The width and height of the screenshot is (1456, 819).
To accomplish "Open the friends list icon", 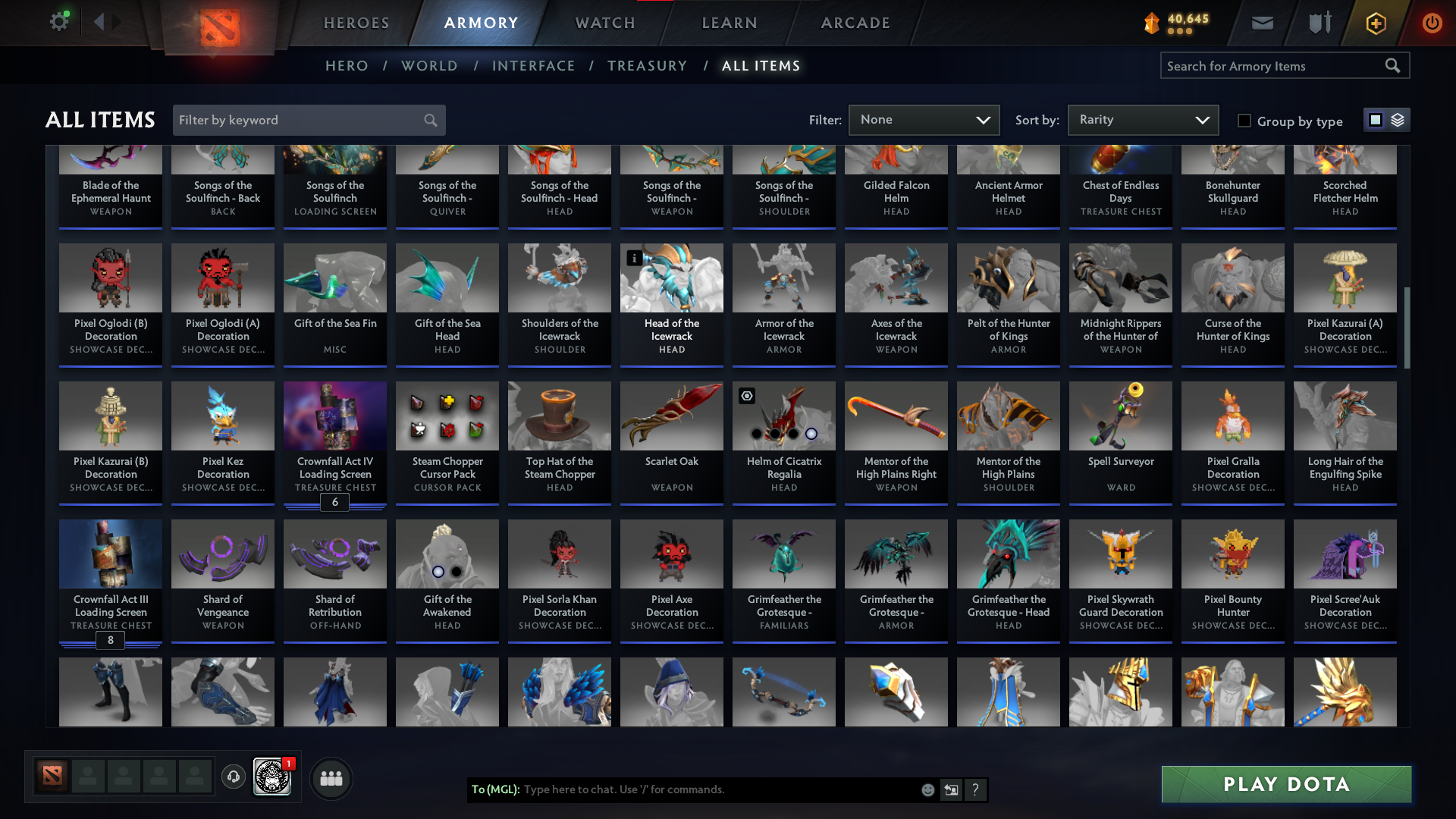I will pos(331,778).
